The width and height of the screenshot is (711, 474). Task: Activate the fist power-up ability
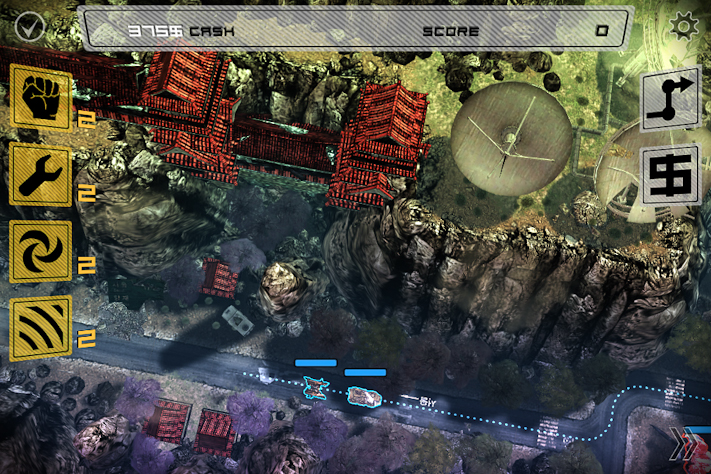click(40, 97)
